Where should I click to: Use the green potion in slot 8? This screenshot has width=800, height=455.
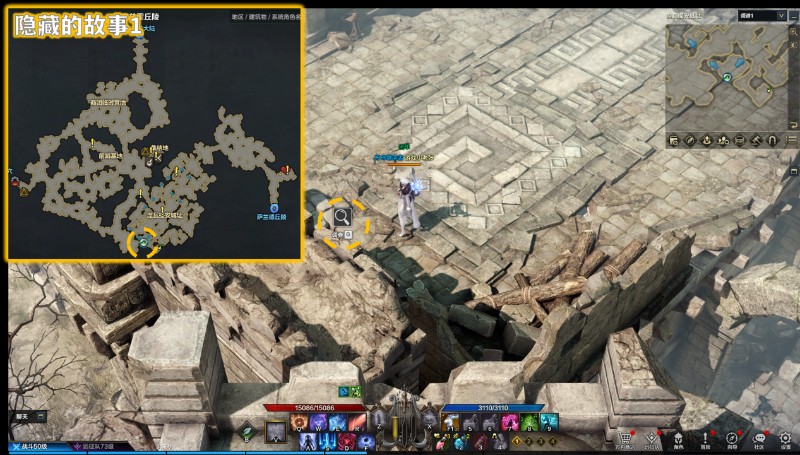point(530,423)
